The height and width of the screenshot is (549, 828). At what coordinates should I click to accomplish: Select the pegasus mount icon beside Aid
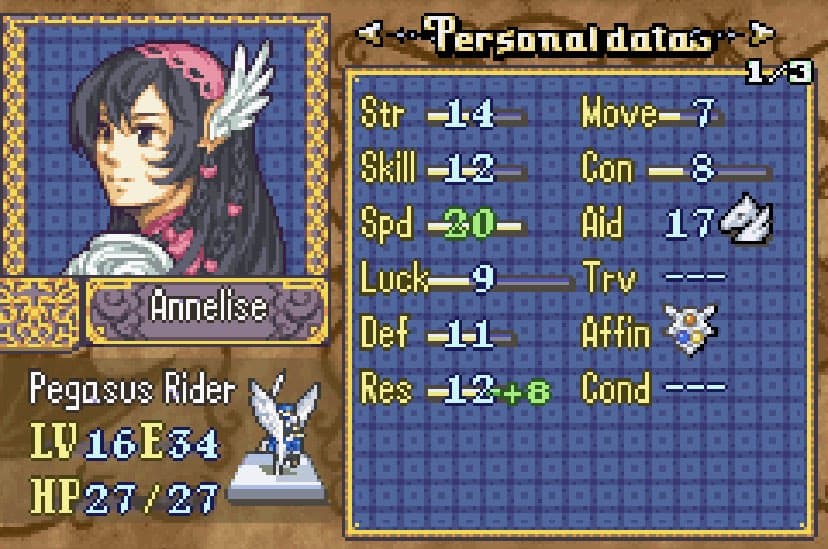tap(743, 222)
